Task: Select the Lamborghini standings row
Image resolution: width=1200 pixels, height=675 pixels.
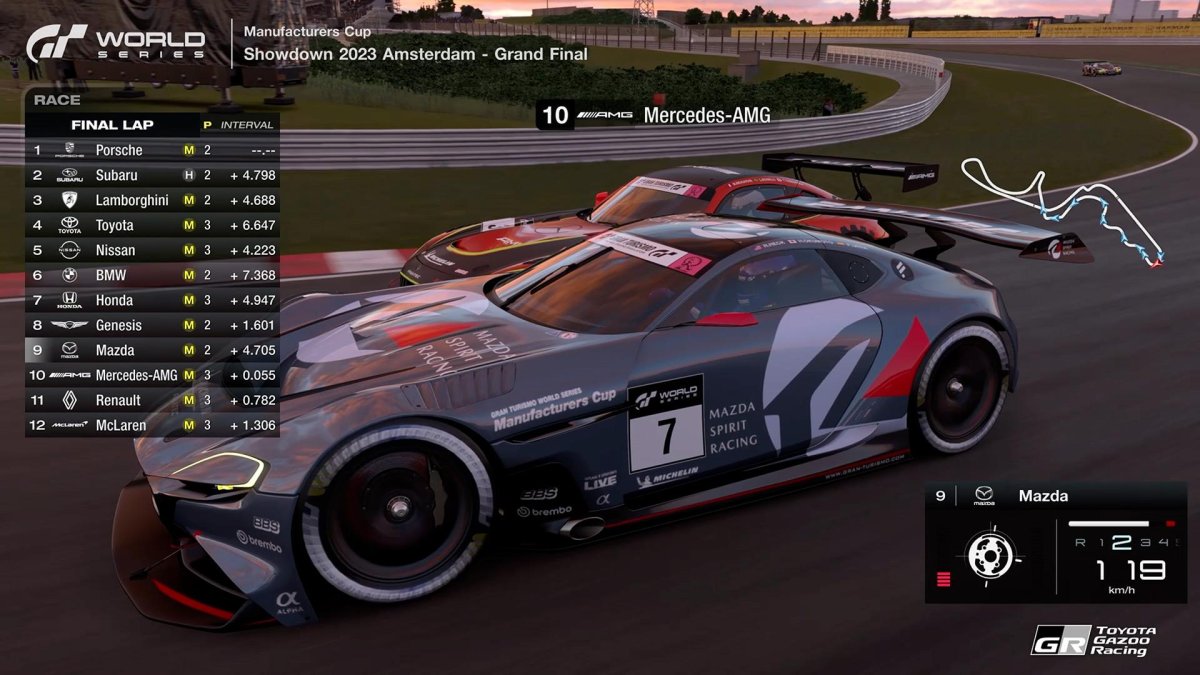Action: pyautogui.click(x=152, y=200)
